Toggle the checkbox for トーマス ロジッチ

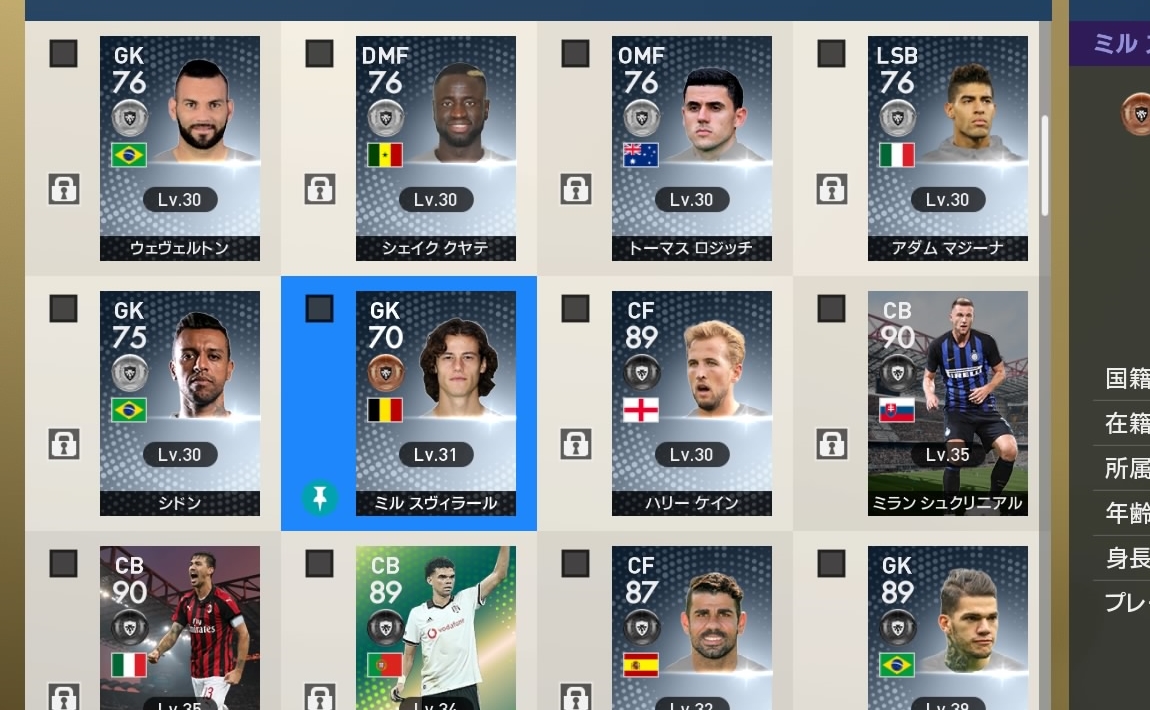click(x=575, y=54)
